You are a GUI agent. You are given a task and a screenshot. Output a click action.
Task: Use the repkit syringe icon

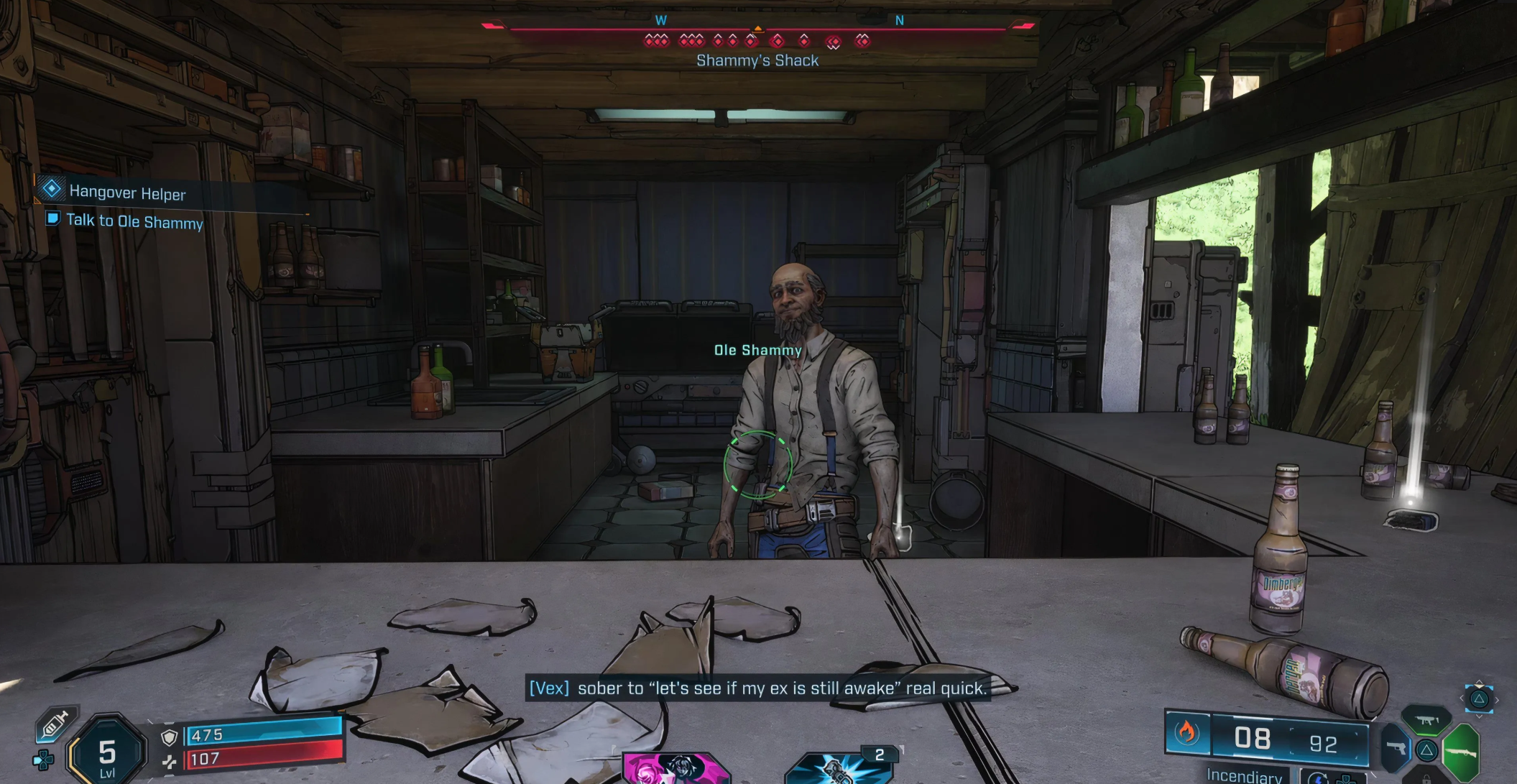[x=55, y=725]
